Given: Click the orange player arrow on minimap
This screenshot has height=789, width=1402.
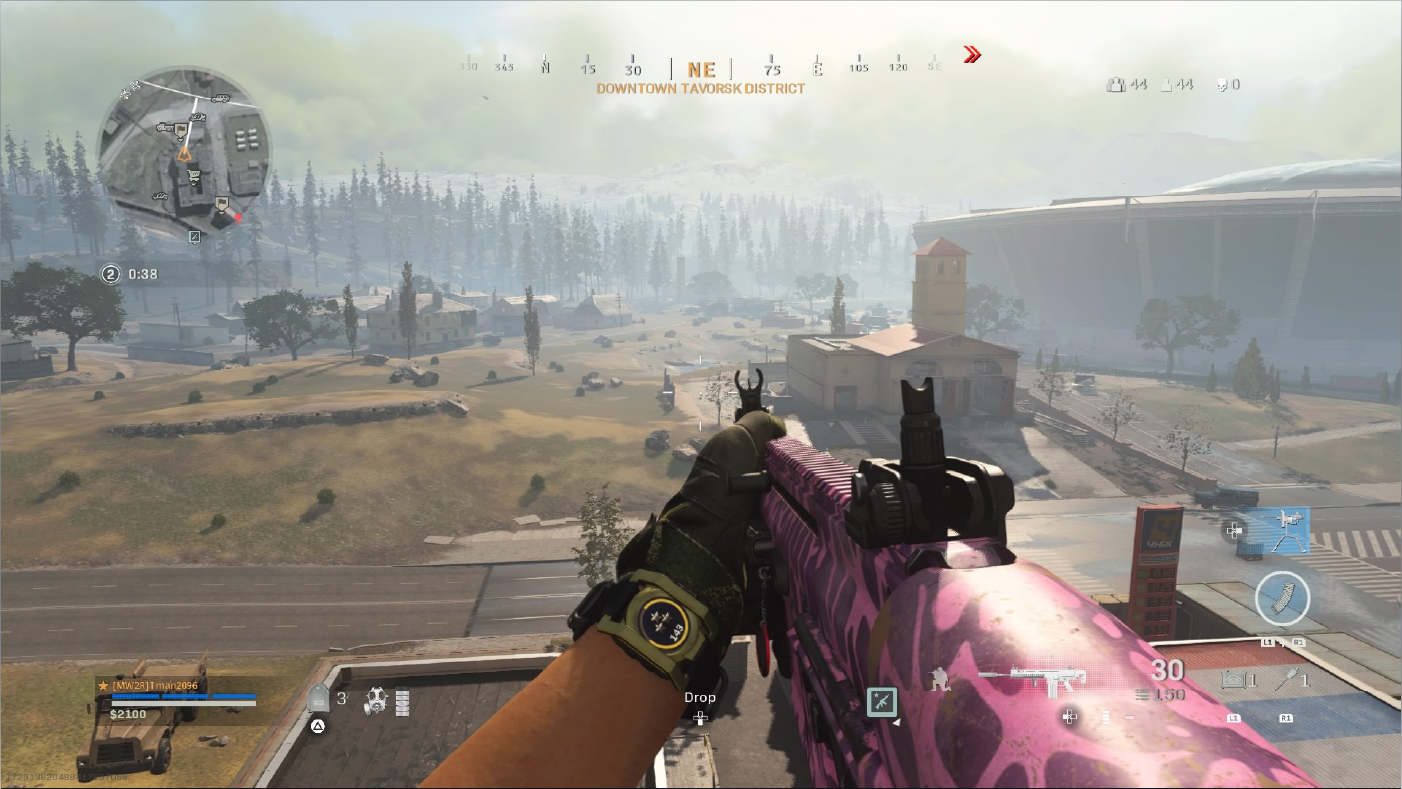Looking at the screenshot, I should (183, 154).
